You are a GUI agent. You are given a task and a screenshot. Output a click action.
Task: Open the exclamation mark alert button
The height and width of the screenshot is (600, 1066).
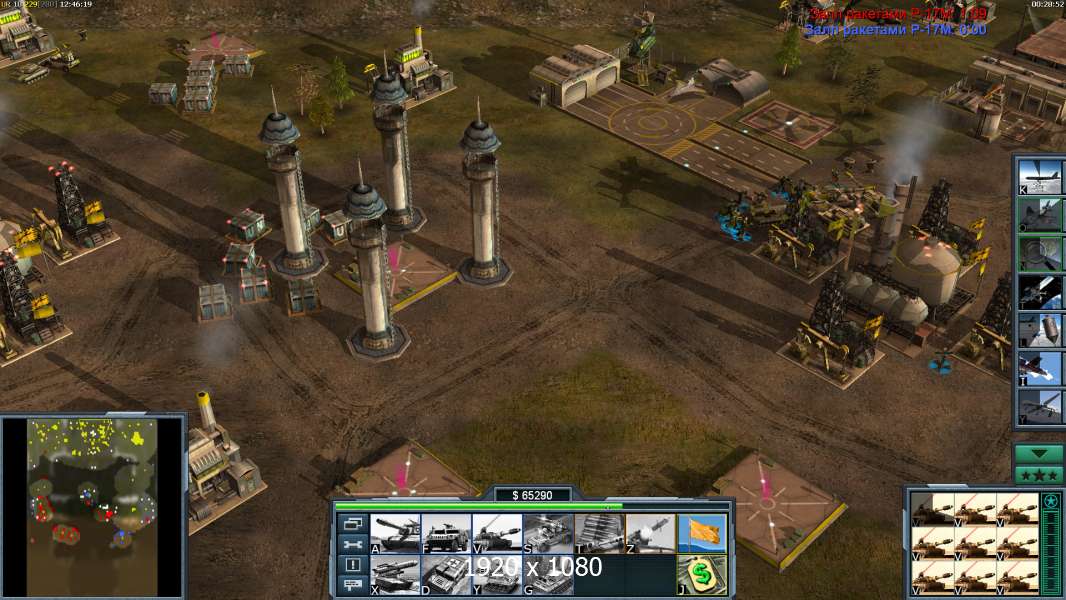352,565
